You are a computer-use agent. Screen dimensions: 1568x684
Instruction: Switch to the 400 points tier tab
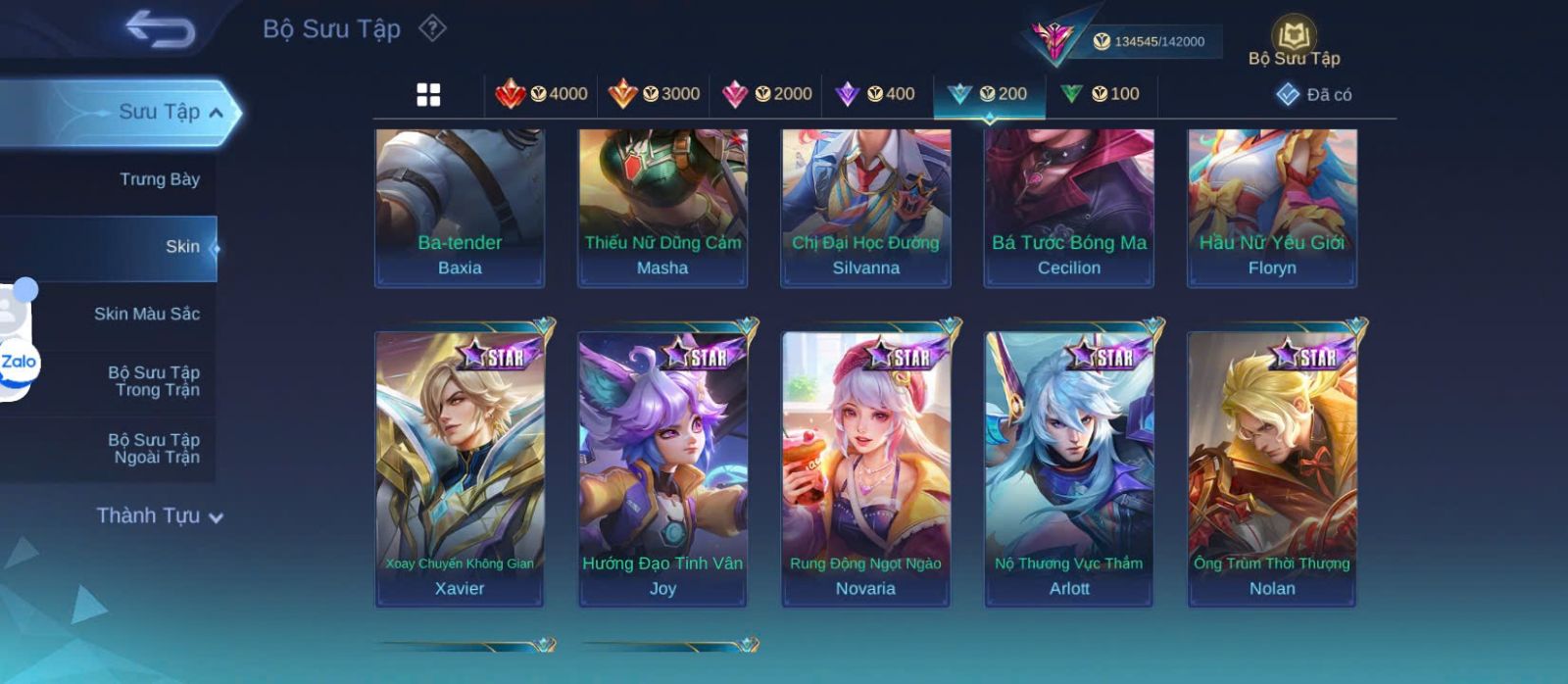875,94
